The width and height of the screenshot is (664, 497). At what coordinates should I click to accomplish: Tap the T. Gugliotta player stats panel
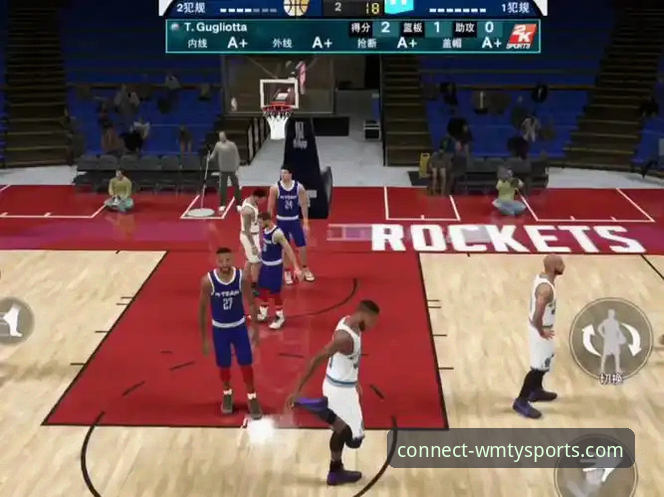click(x=353, y=35)
